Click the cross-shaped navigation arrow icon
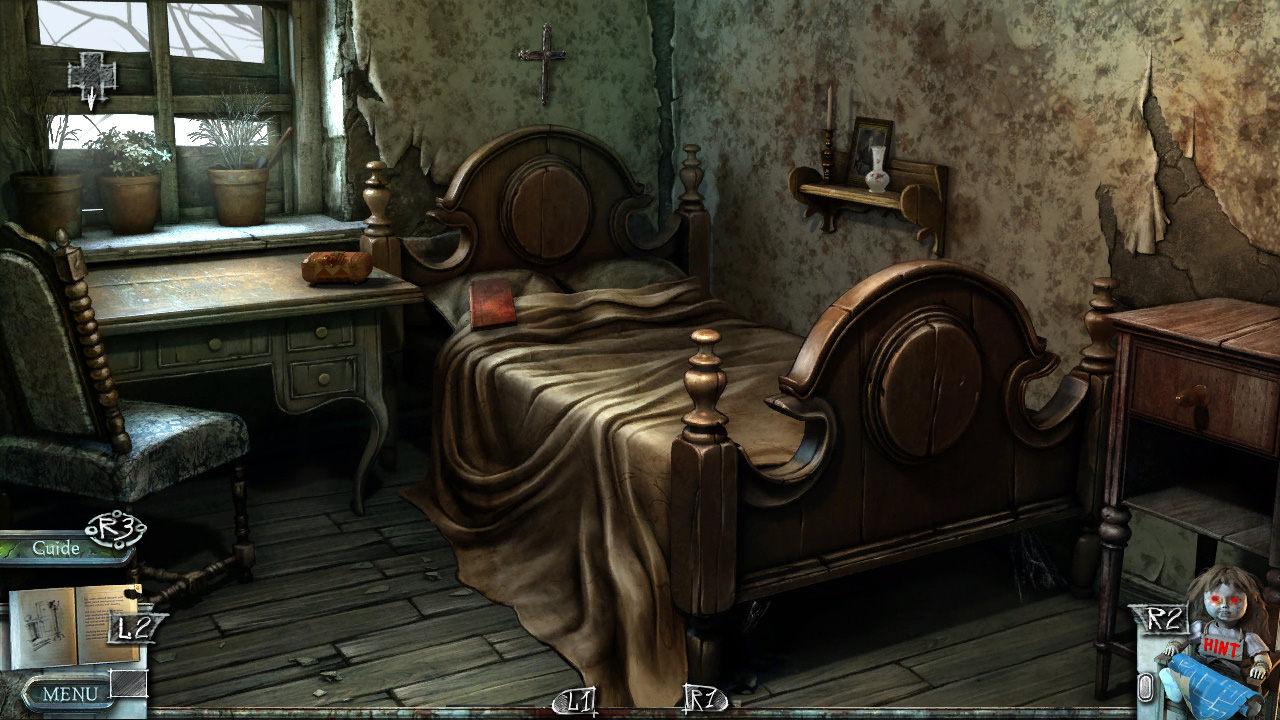Image resolution: width=1280 pixels, height=720 pixels. point(91,77)
